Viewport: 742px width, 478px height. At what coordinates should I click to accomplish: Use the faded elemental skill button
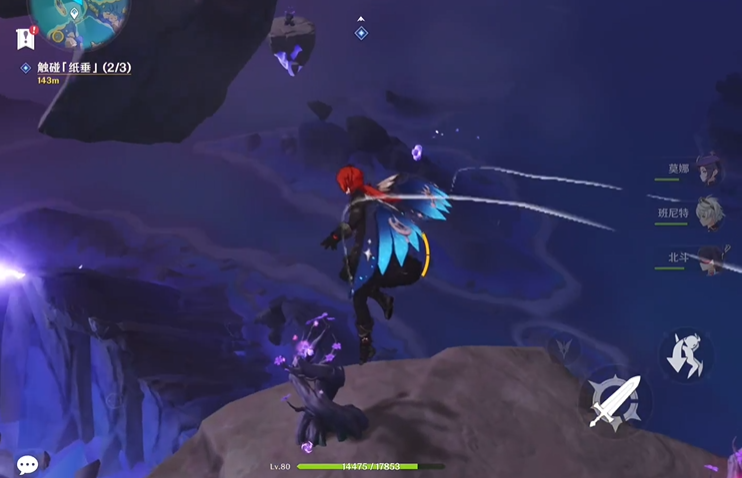click(x=562, y=347)
